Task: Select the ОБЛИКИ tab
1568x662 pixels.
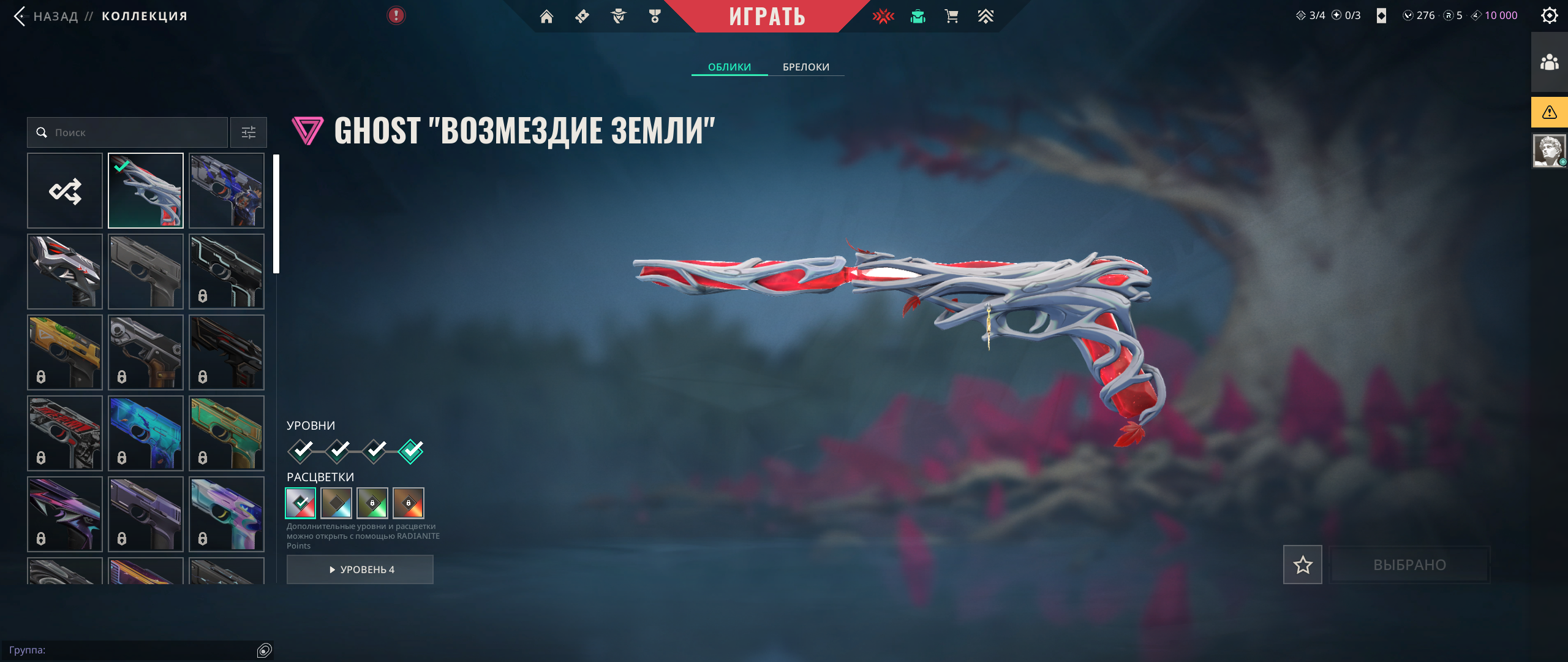Action: click(729, 67)
